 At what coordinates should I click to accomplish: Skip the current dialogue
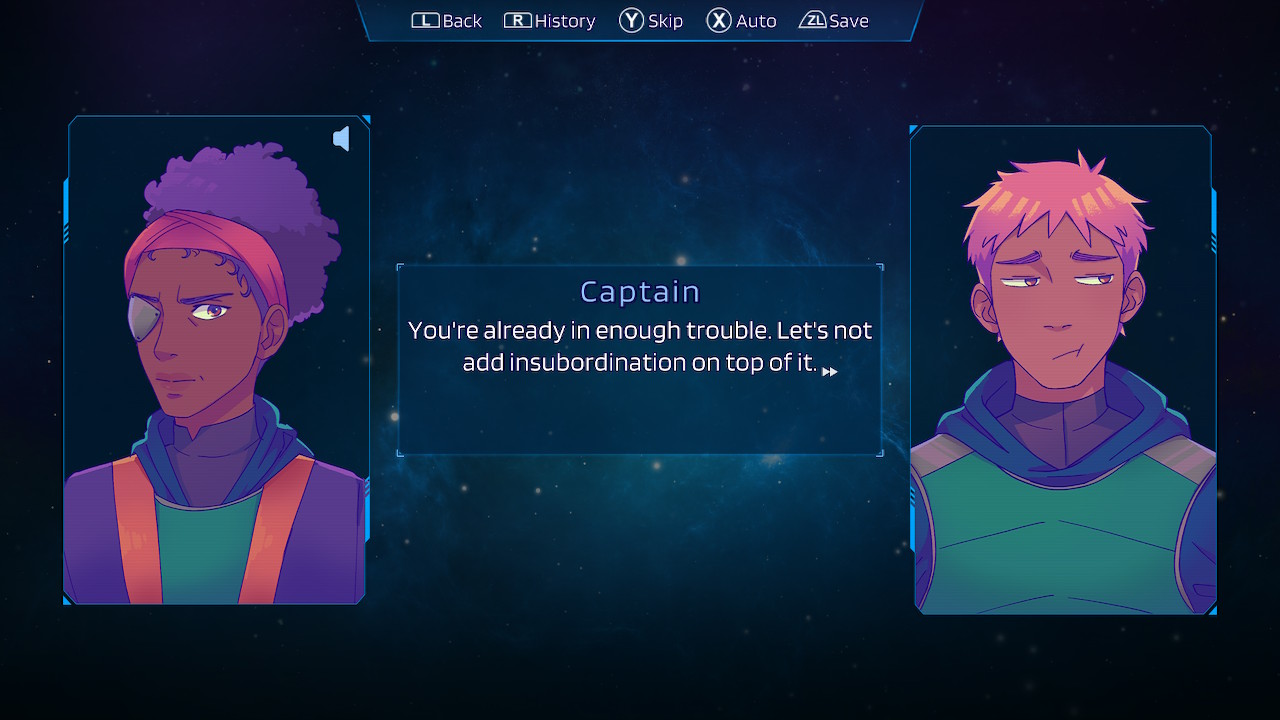651,21
